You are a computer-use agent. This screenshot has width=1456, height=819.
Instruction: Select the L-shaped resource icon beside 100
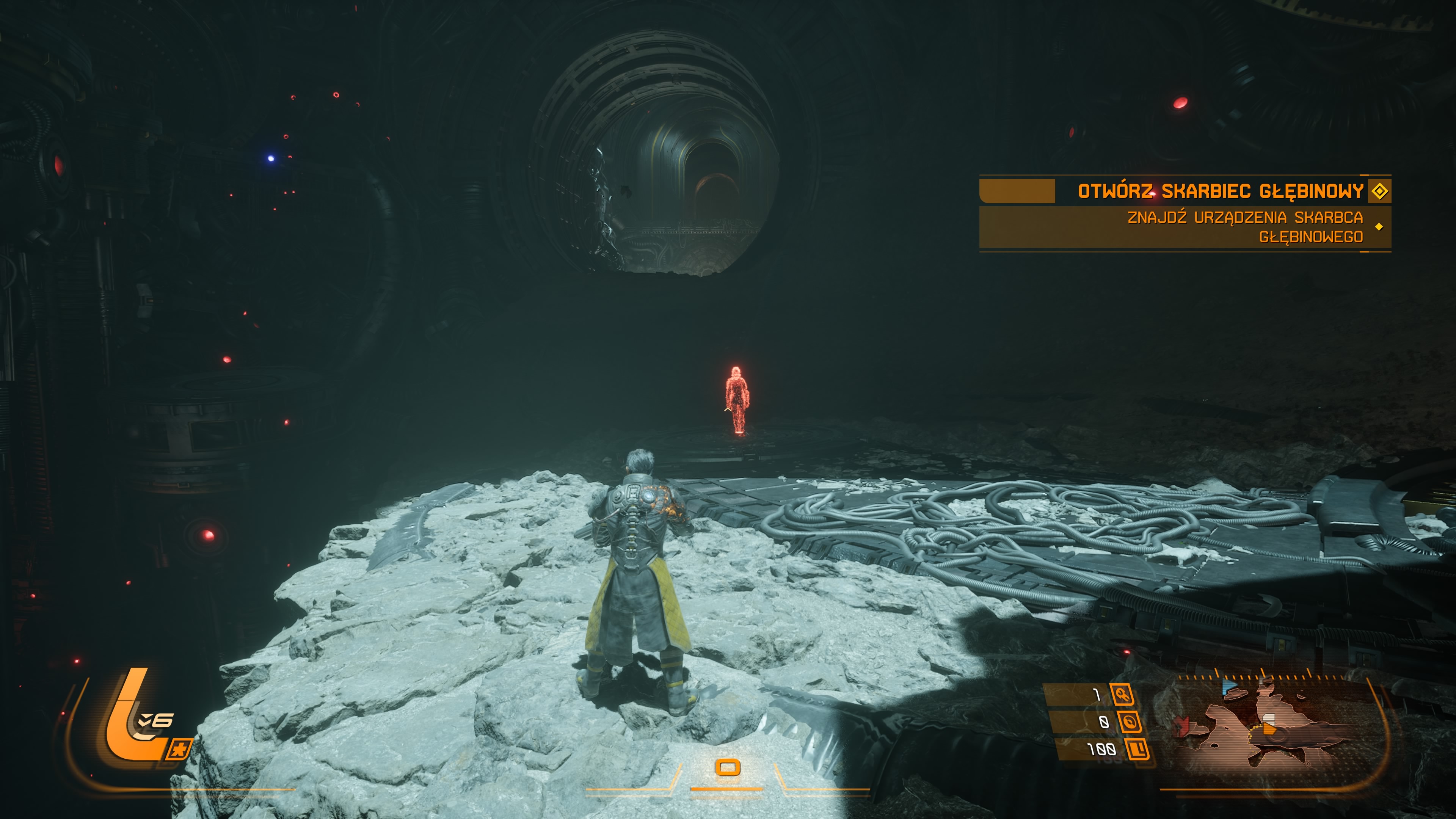pyautogui.click(x=1138, y=749)
